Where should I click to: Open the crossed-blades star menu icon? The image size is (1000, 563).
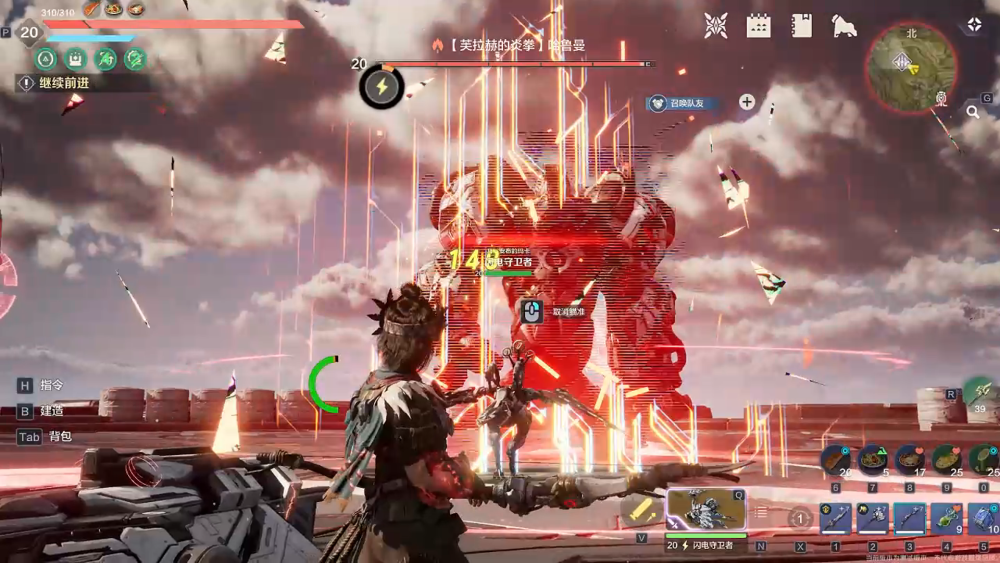click(716, 26)
